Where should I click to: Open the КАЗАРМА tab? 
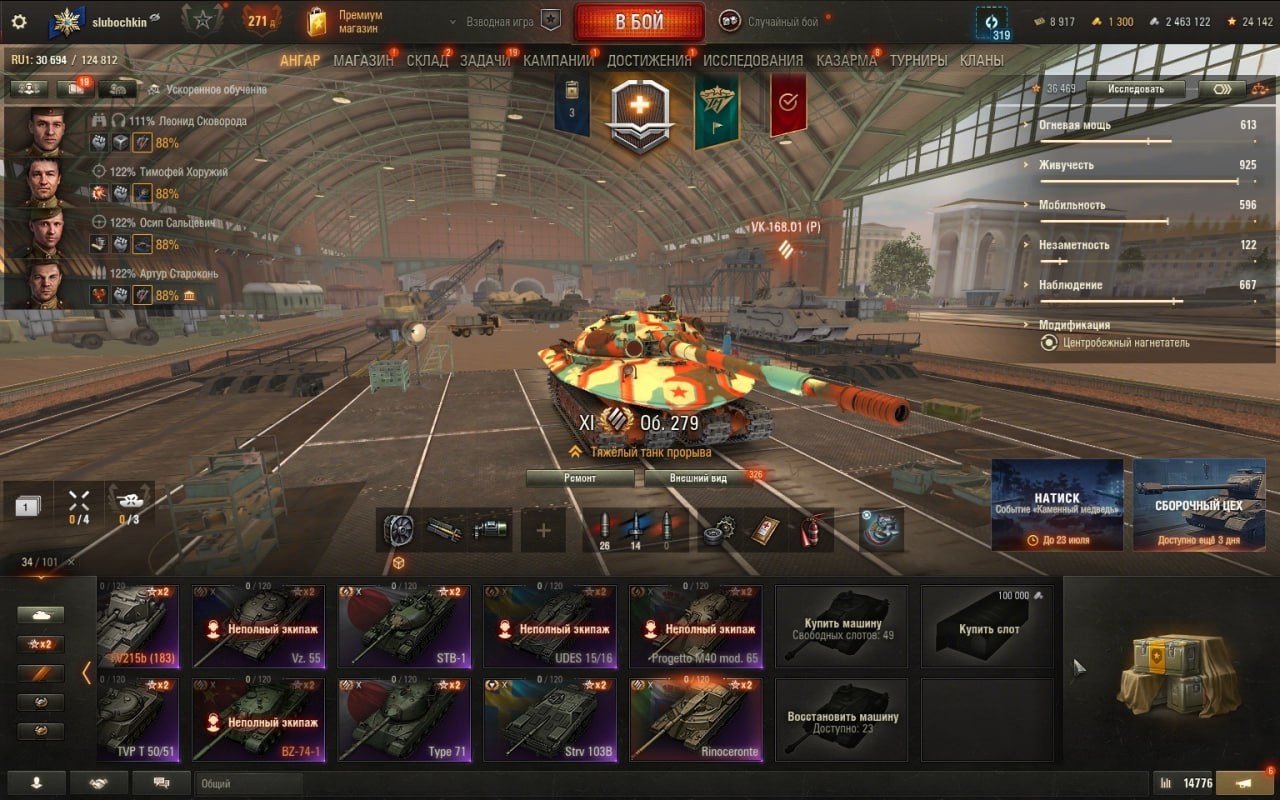click(846, 60)
